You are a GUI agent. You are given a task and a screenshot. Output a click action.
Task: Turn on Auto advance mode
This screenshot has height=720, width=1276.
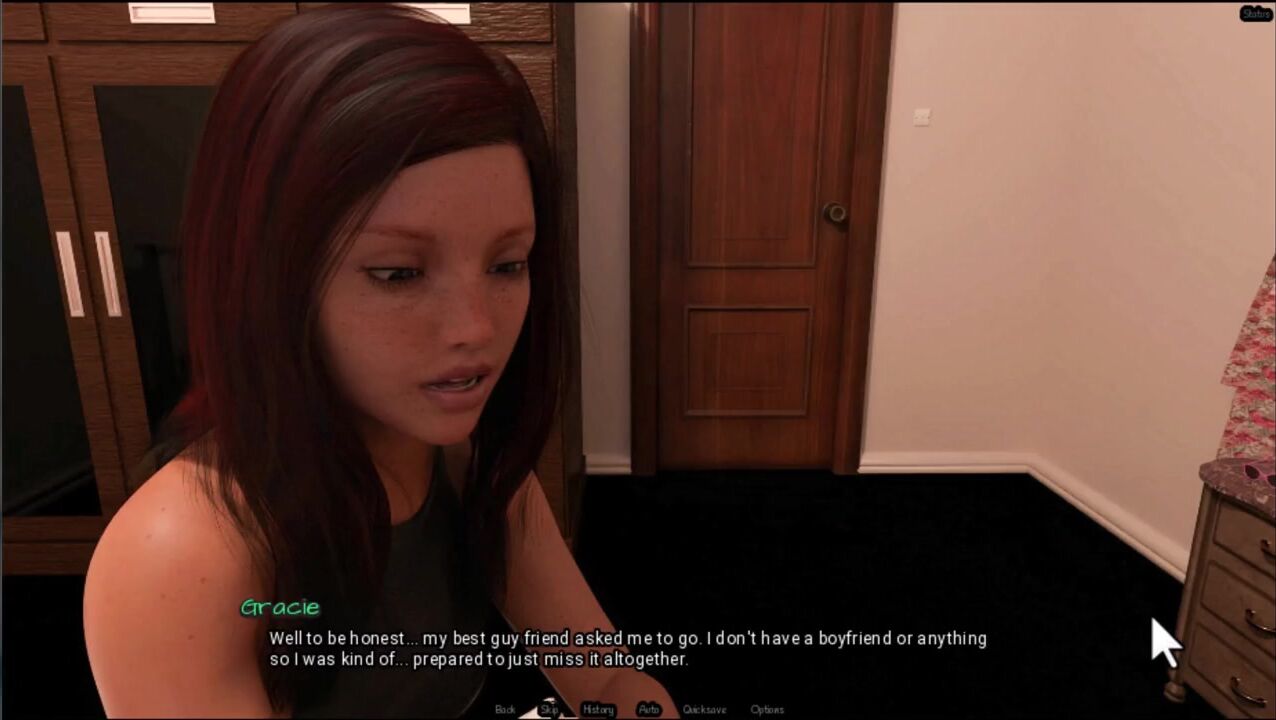(649, 709)
